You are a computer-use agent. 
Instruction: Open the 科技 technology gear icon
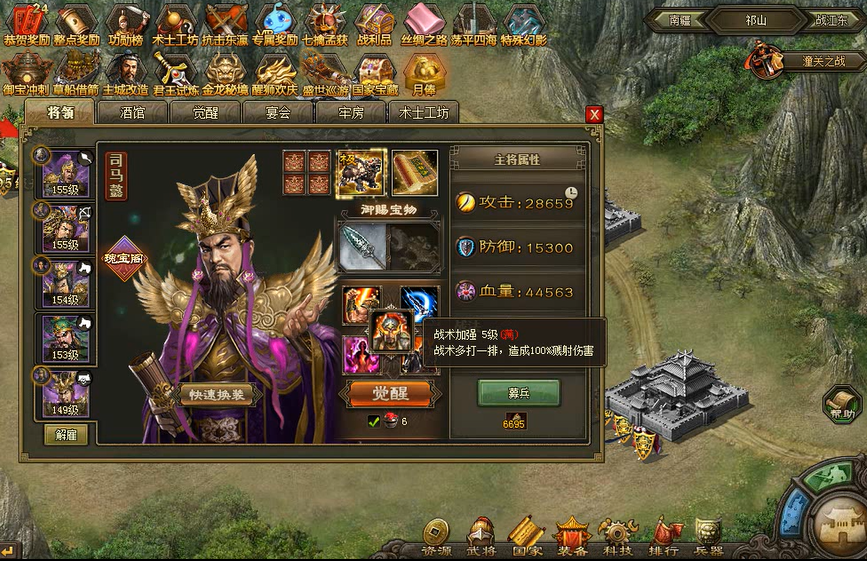point(617,535)
